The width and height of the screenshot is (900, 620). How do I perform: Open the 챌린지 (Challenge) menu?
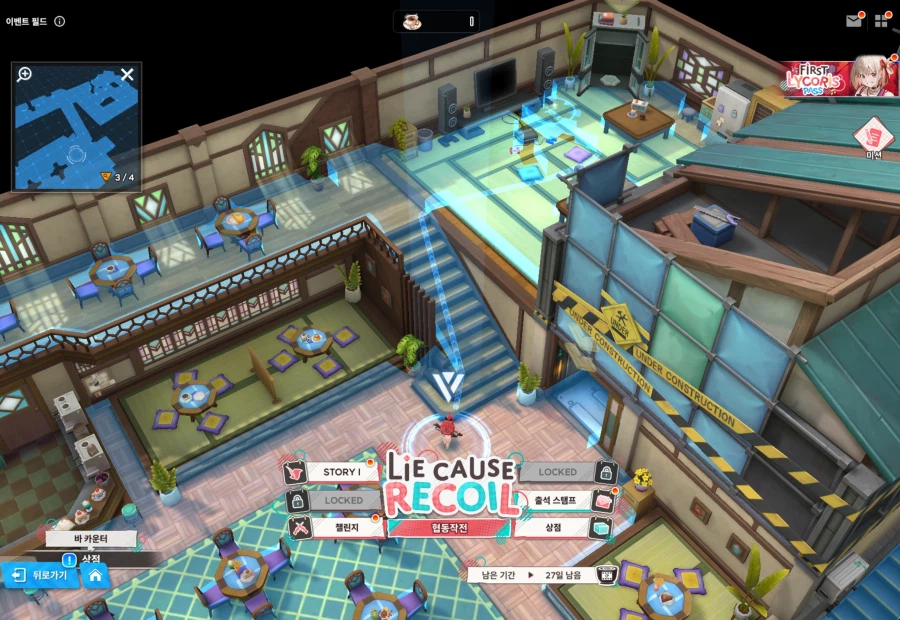[338, 527]
